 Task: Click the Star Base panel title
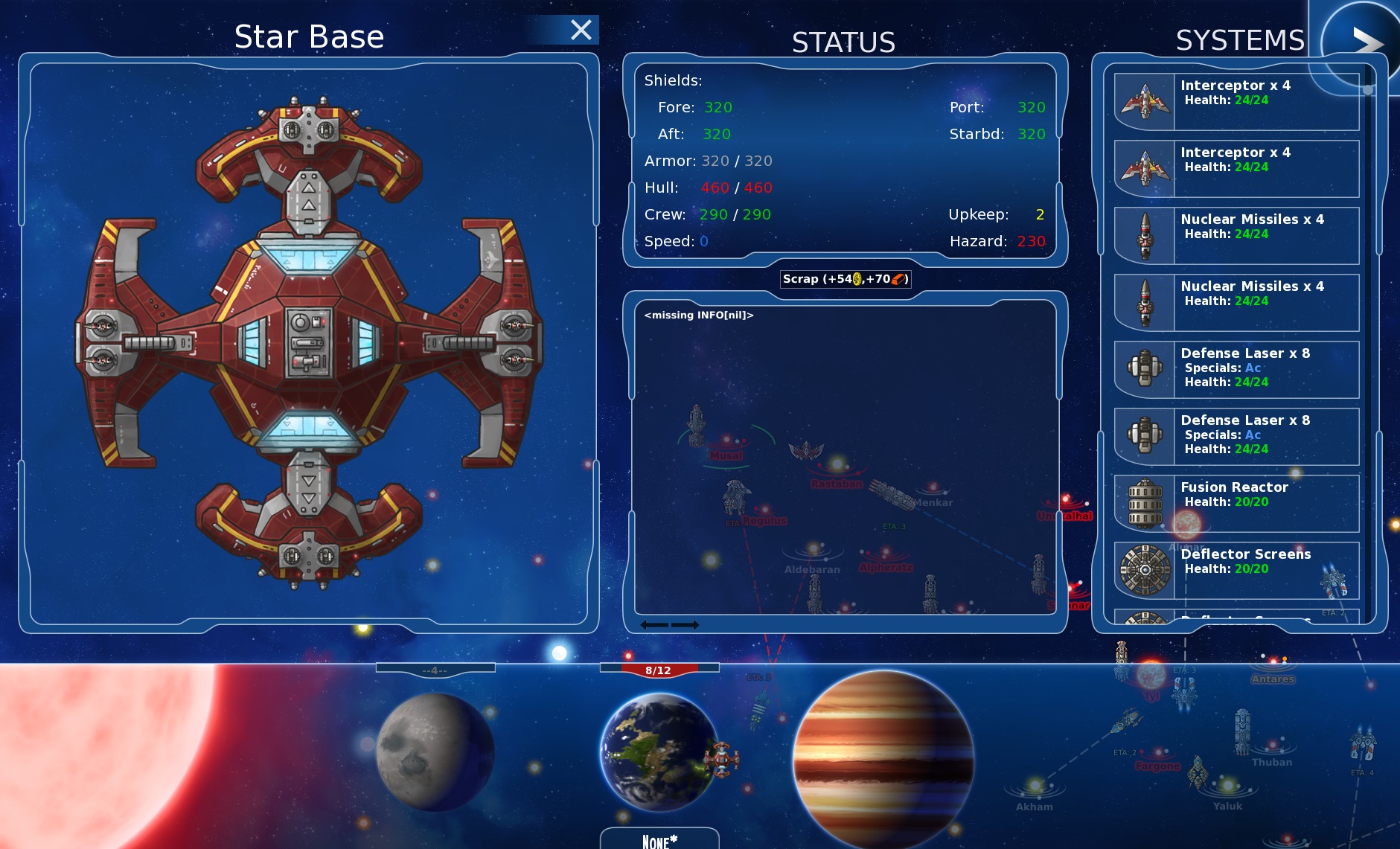pyautogui.click(x=310, y=36)
